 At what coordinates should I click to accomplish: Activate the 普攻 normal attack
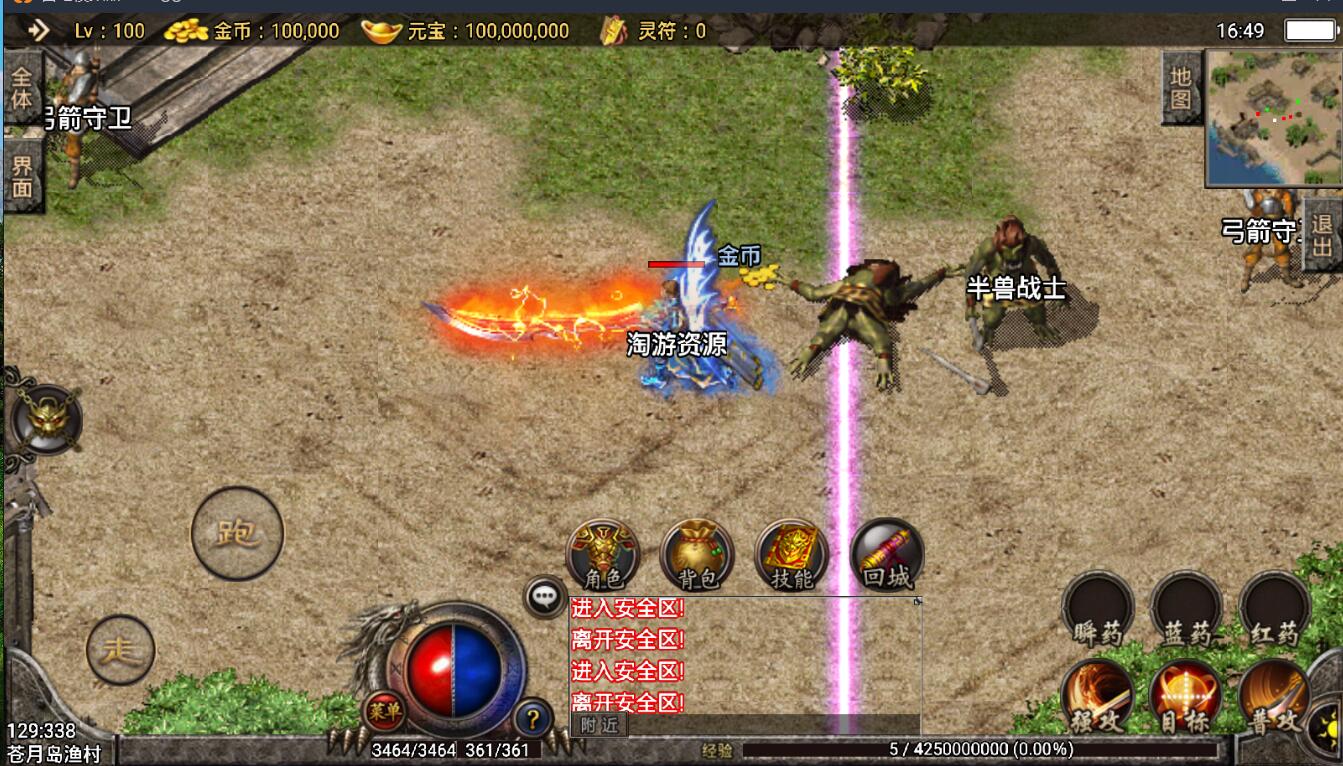pos(1274,695)
